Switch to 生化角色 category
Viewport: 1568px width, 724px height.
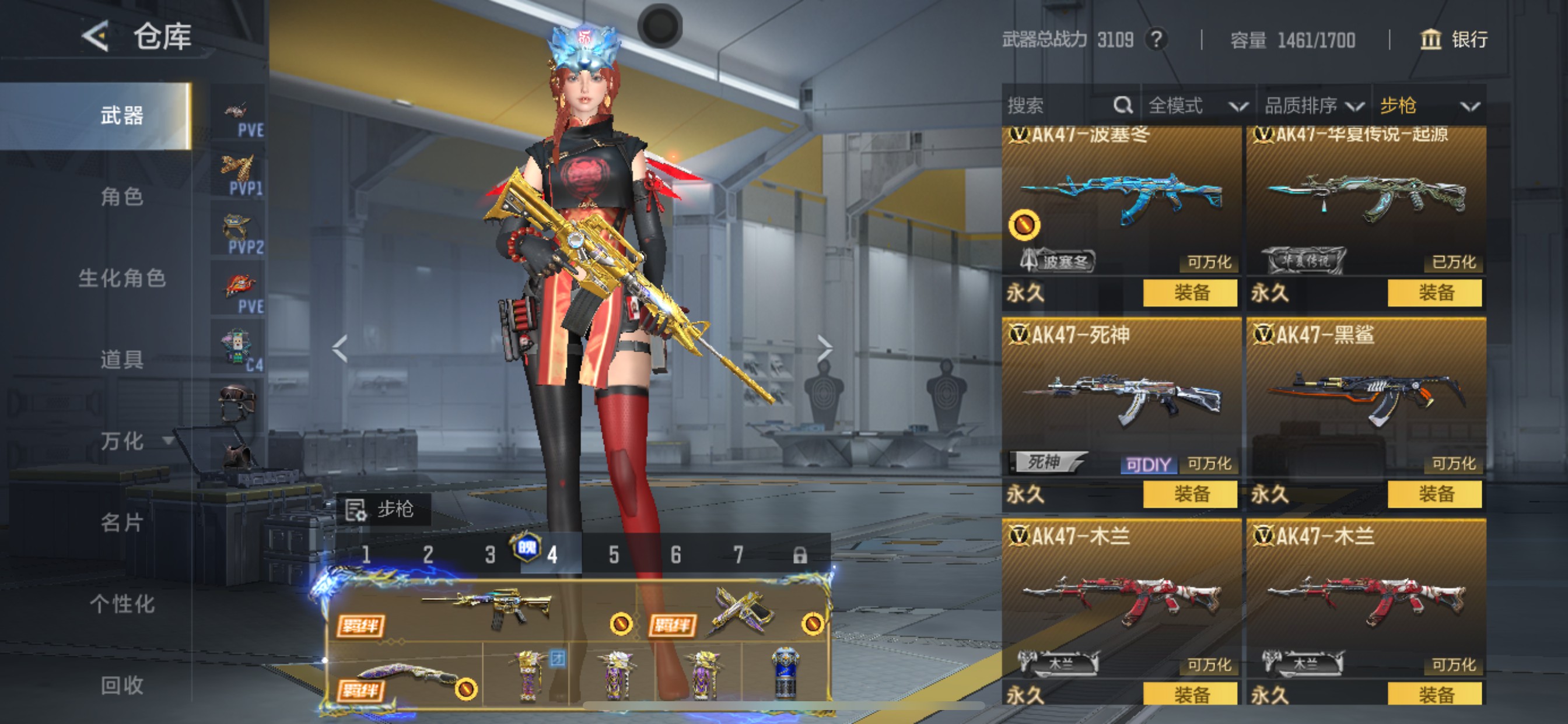(x=122, y=278)
